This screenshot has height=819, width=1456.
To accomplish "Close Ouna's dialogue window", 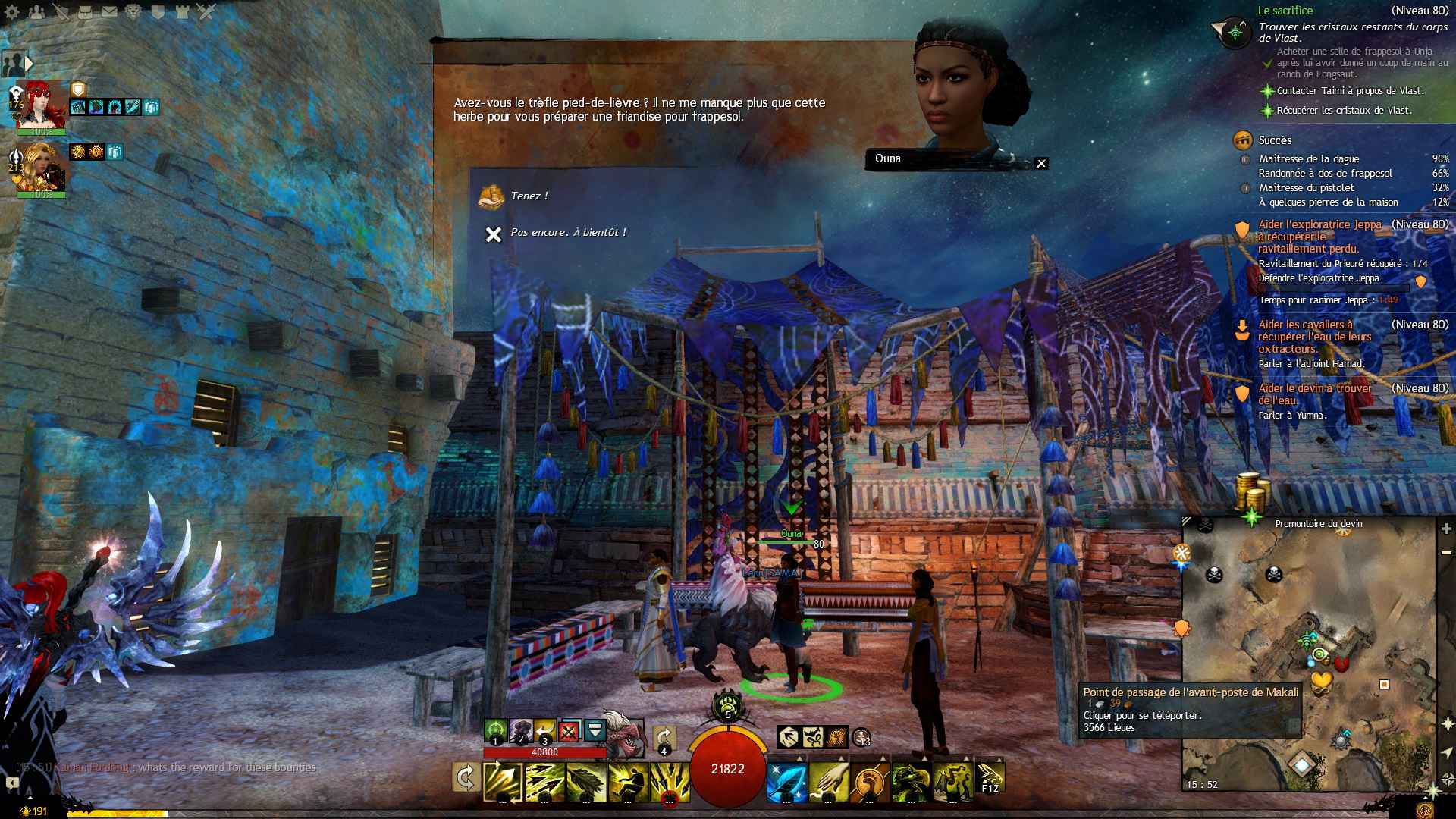I will click(x=1041, y=163).
